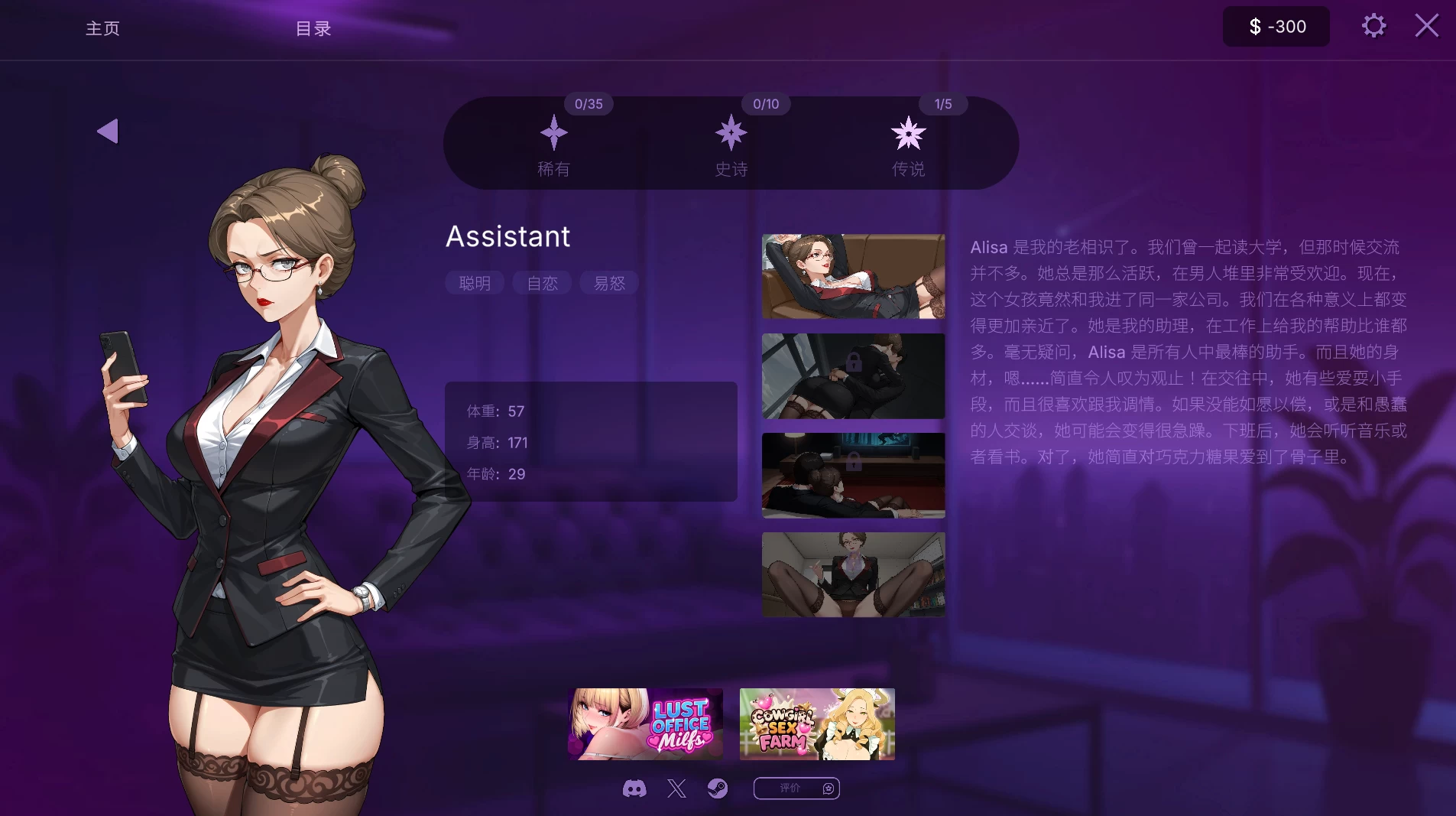Toggle the 聪明 trait tag

click(474, 283)
